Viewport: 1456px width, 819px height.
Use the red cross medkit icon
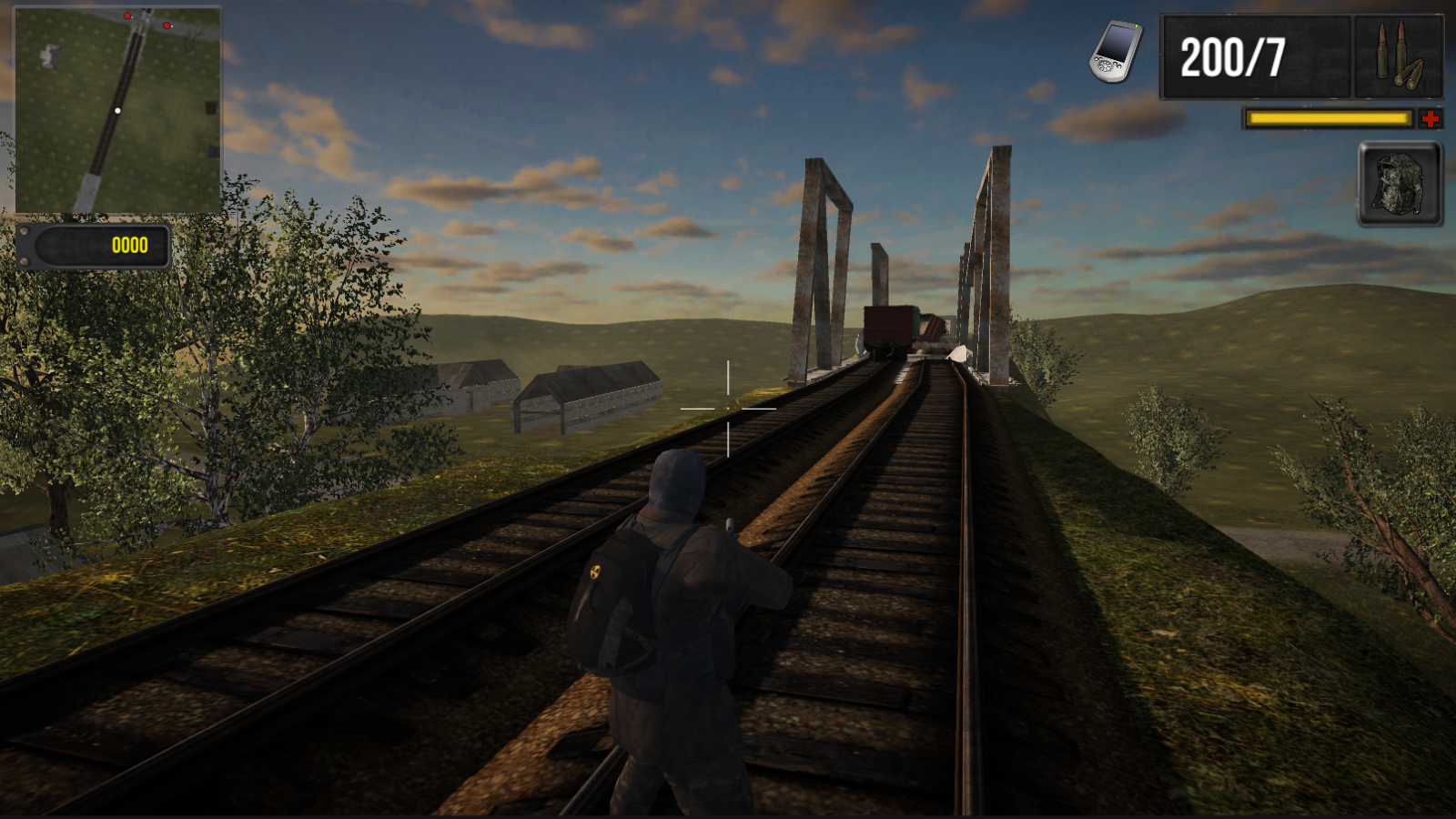click(1431, 116)
